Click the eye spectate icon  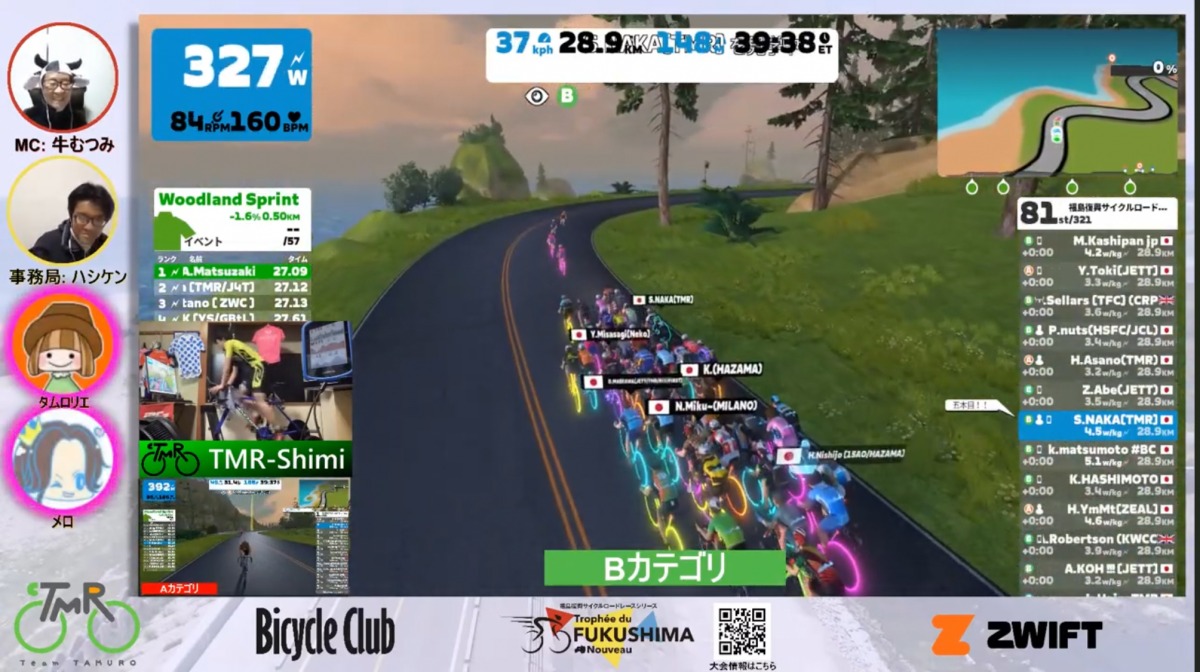pyautogui.click(x=538, y=96)
